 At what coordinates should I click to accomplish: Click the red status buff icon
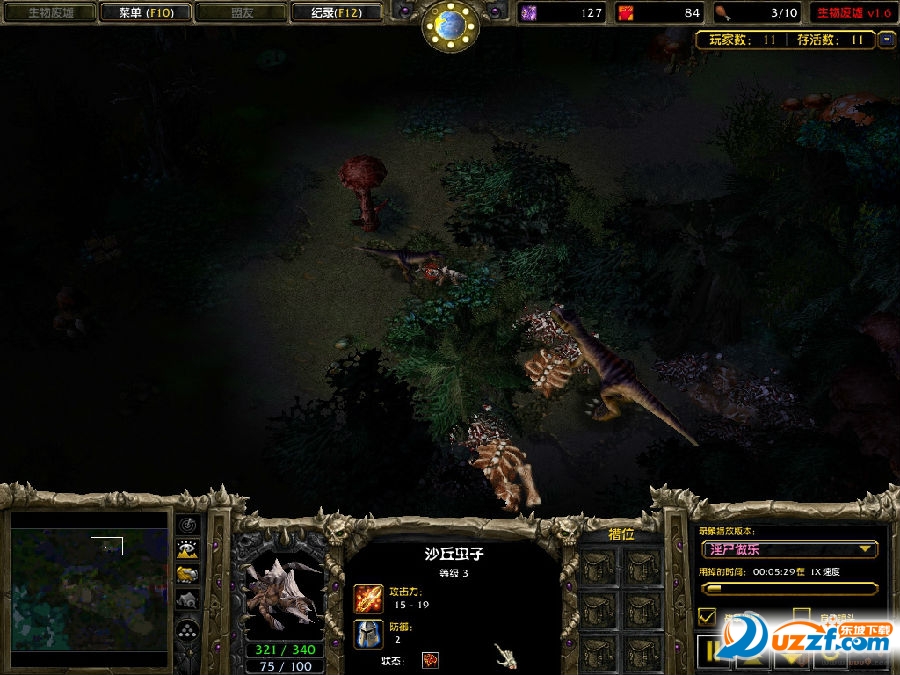coord(430,660)
